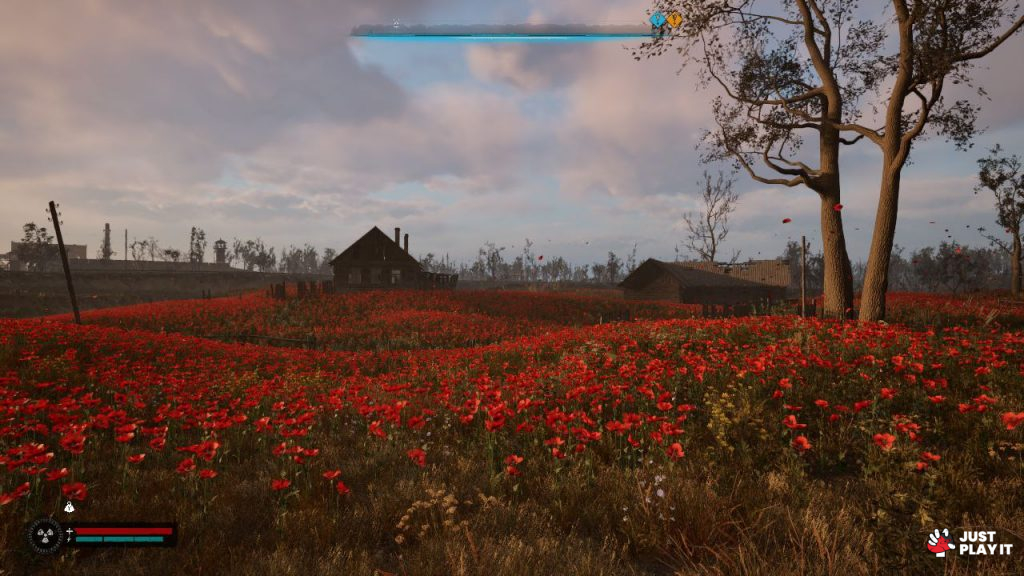The width and height of the screenshot is (1024, 576).
Task: Click the blue quest marker on the compass
Action: coord(657,19)
